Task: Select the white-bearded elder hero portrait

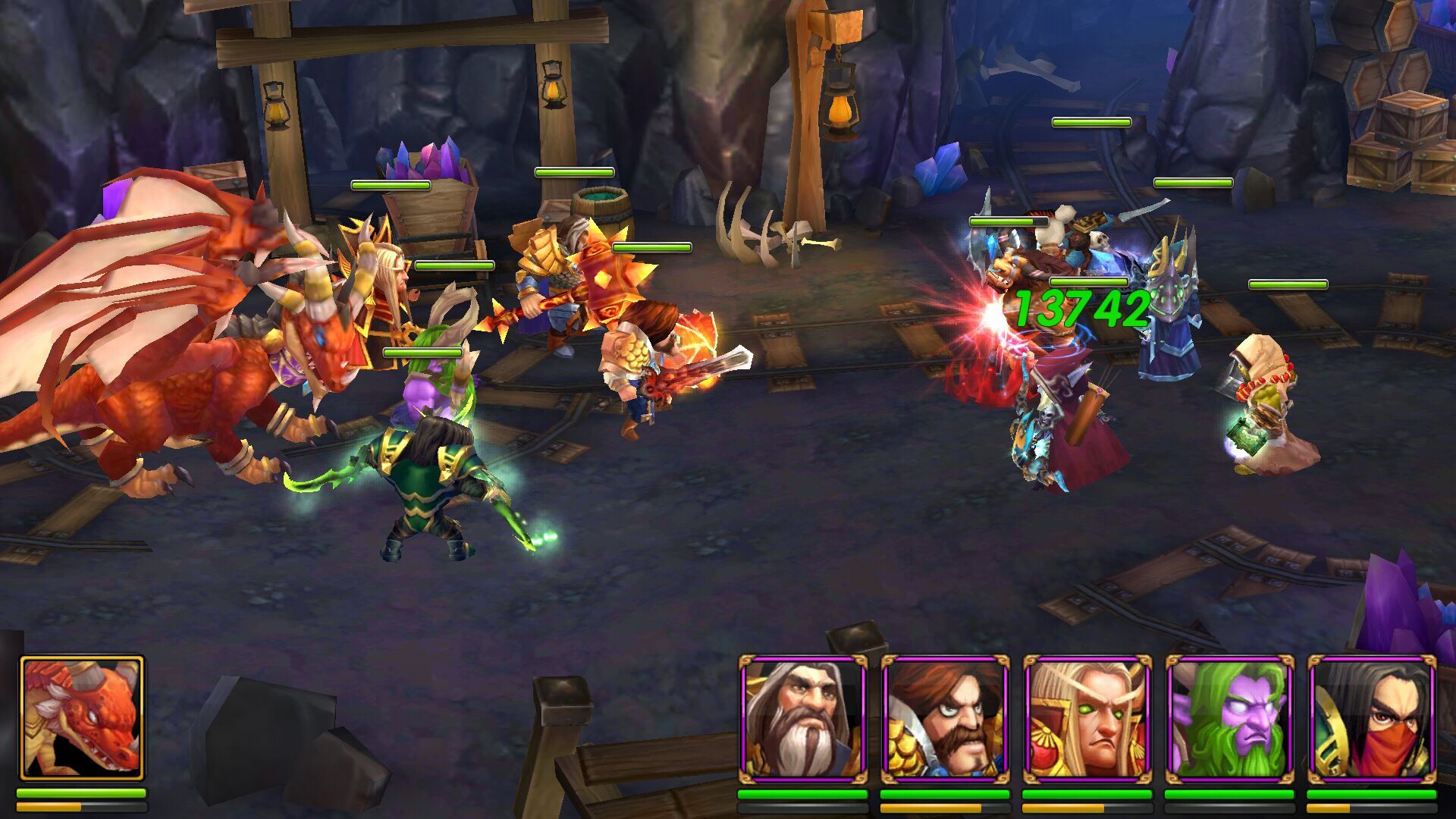Action: pyautogui.click(x=802, y=719)
